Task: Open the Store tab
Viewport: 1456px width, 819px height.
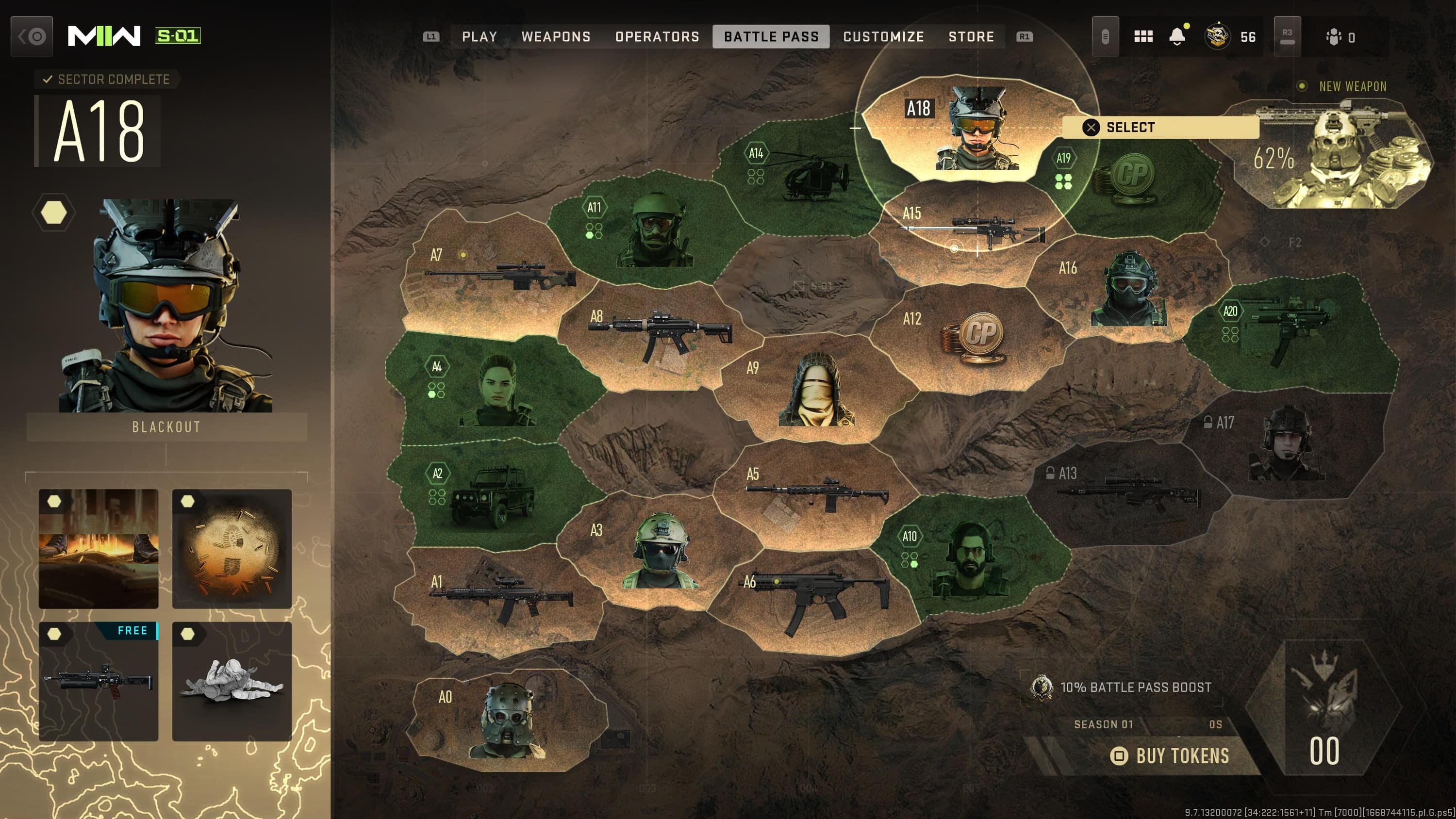Action: pyautogui.click(x=971, y=37)
